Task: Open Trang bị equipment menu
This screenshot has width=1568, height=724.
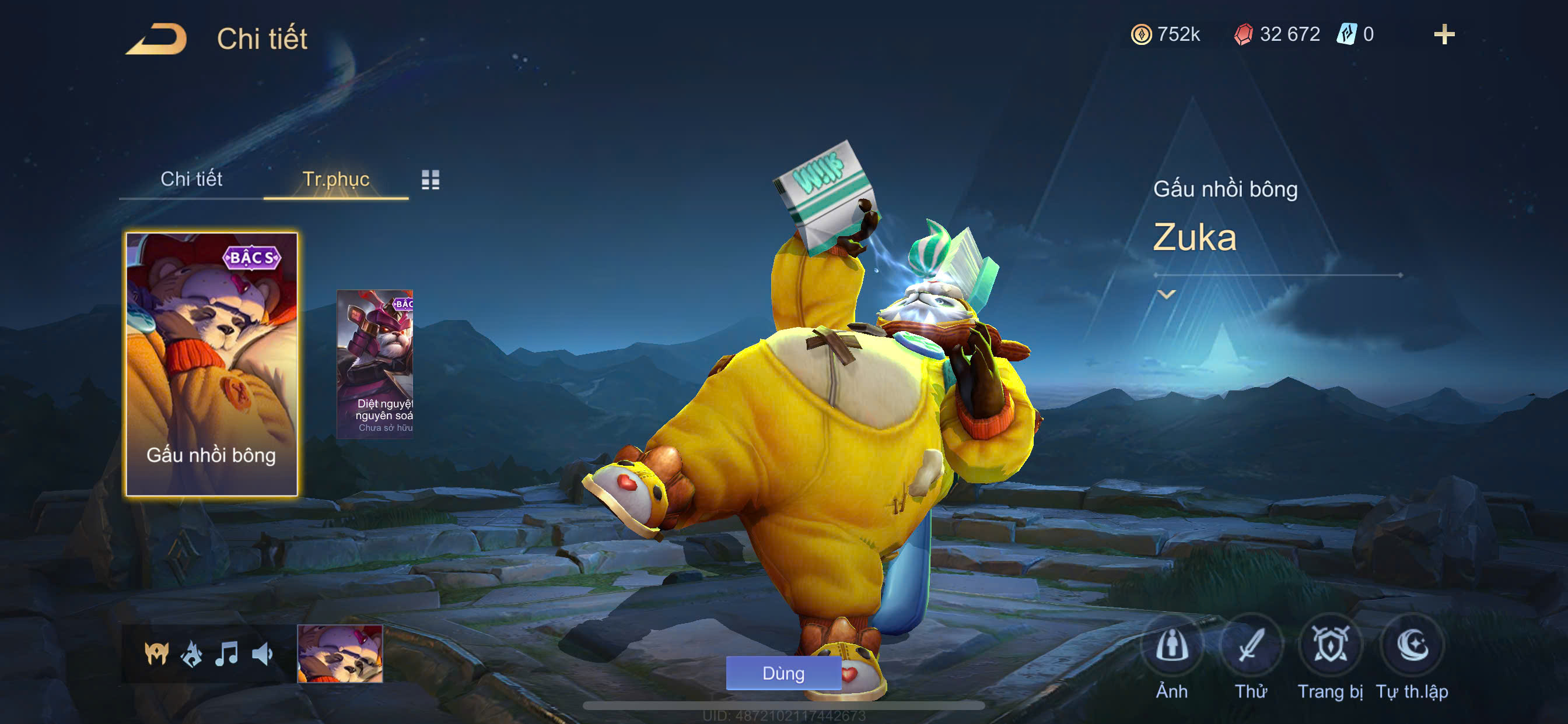Action: tap(1329, 646)
